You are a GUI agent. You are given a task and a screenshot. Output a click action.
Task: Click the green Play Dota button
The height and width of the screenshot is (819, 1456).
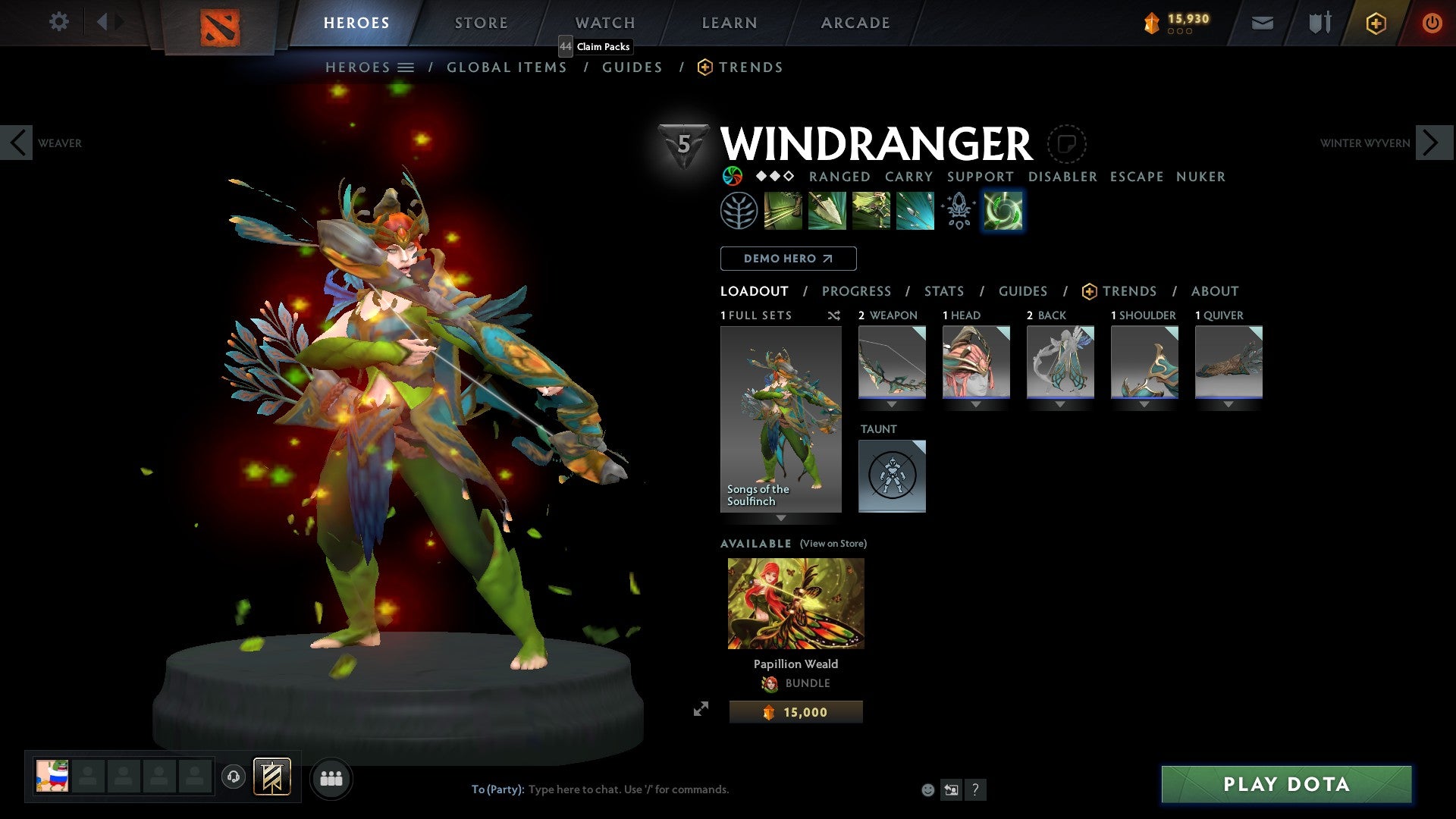(1286, 784)
